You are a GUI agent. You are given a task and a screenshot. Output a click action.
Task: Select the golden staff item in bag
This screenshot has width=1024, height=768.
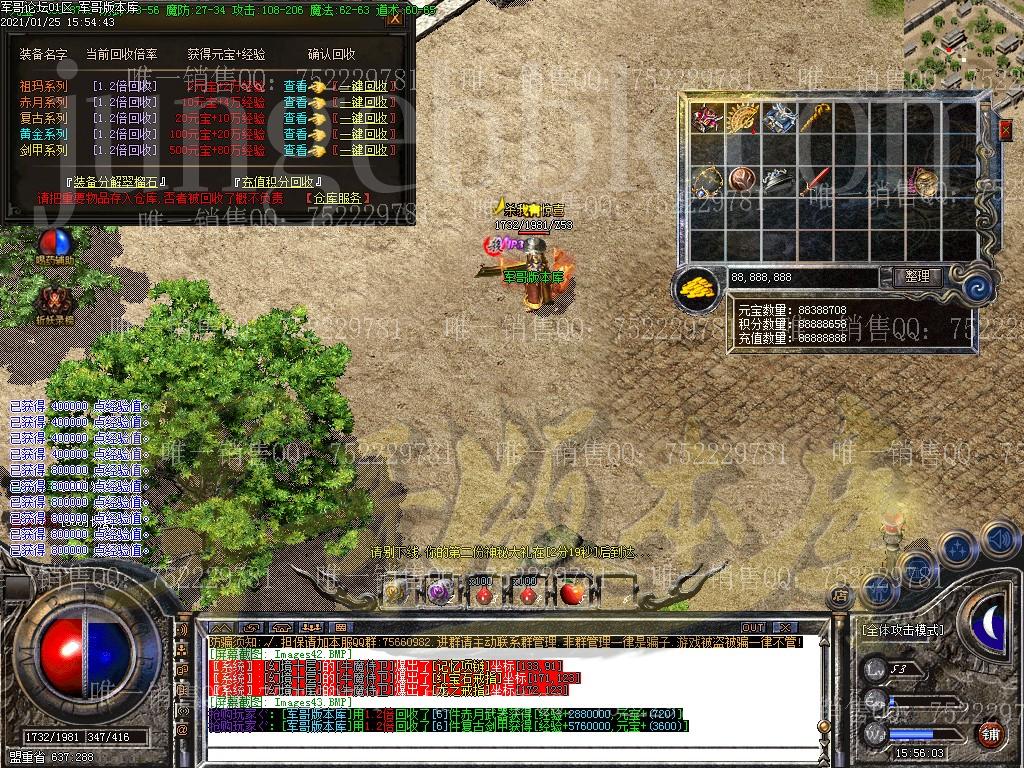click(x=813, y=118)
